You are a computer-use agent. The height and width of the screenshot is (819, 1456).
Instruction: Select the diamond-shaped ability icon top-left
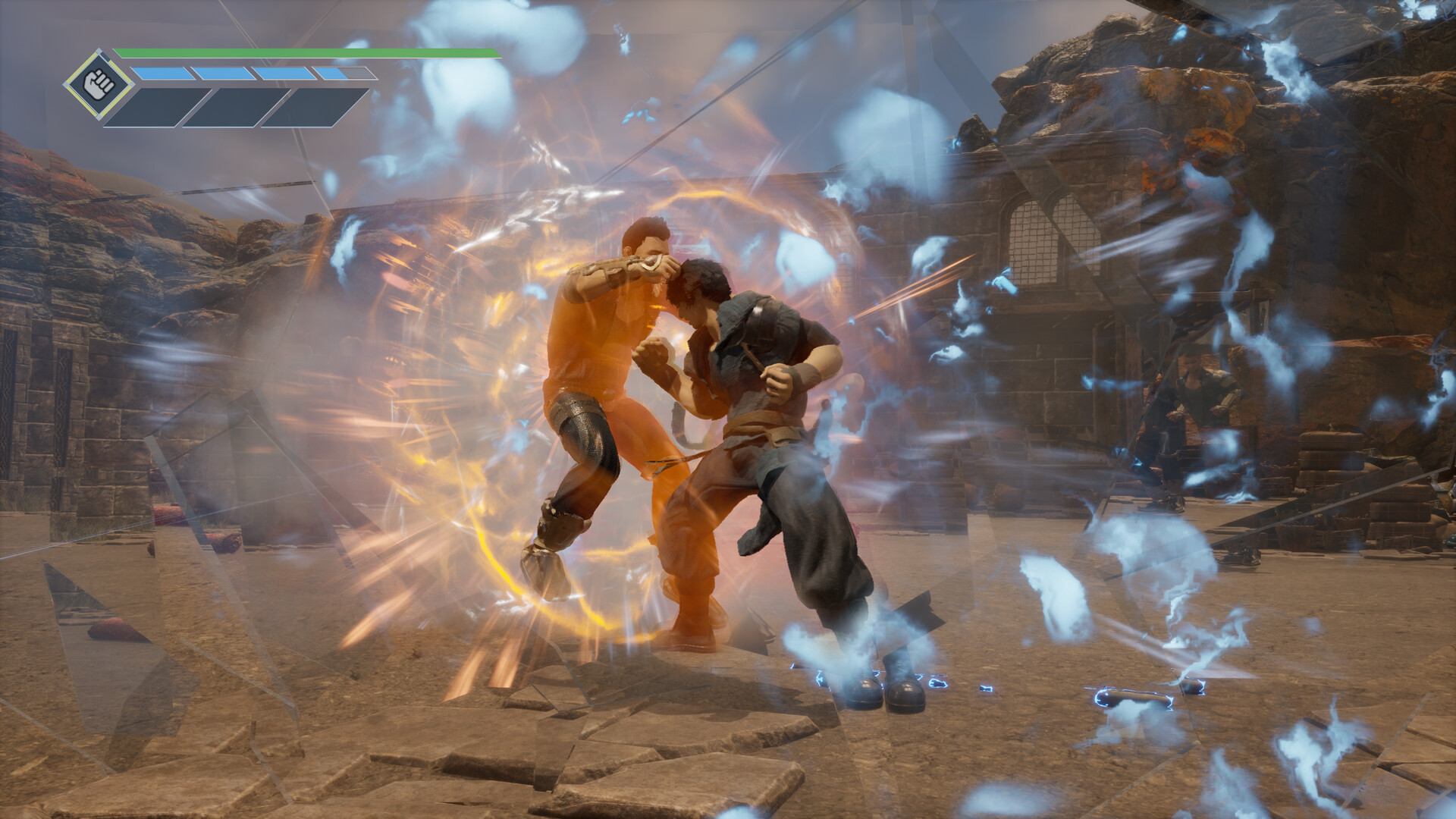pos(100,82)
